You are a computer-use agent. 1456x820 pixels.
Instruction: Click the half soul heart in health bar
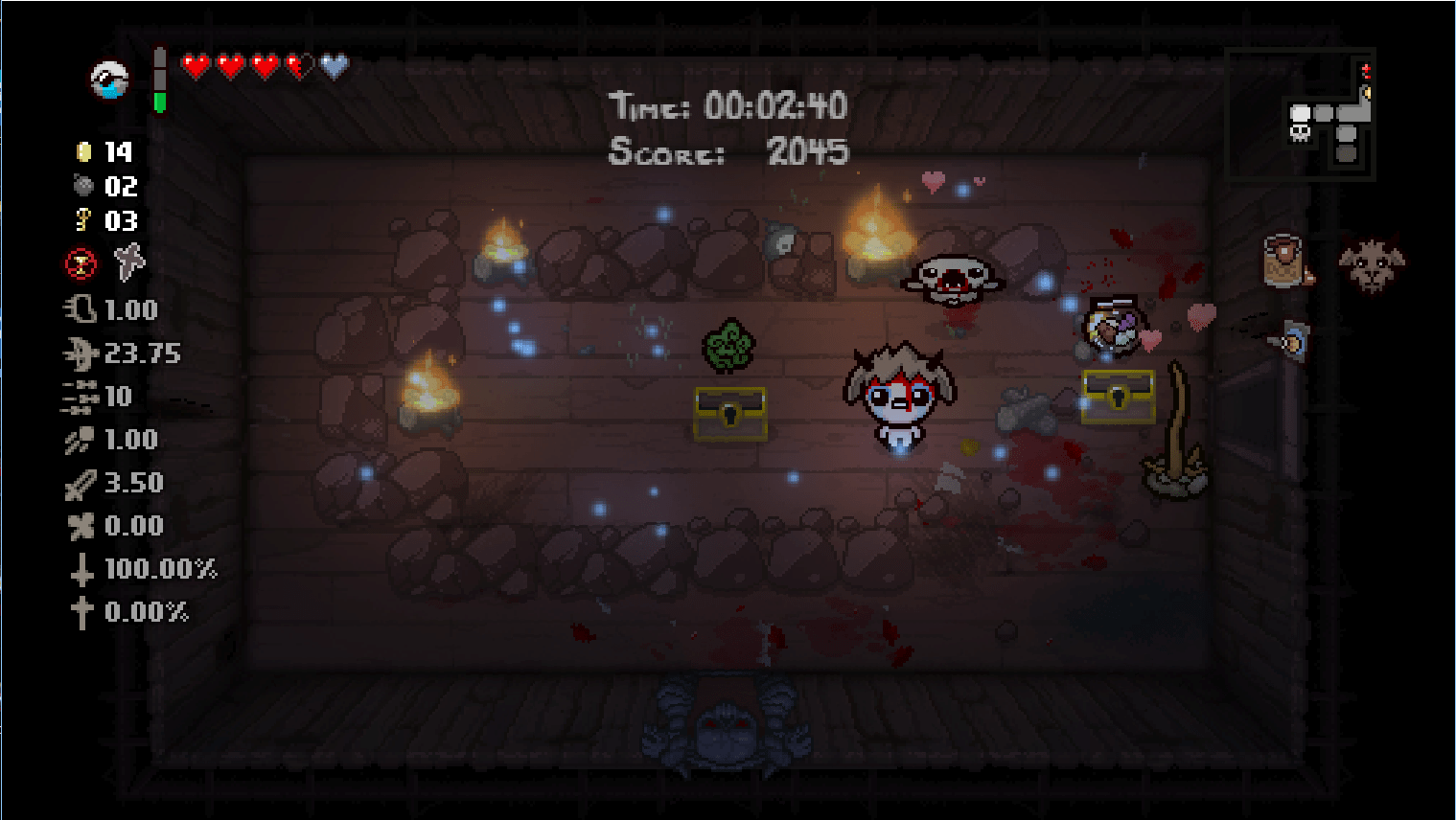click(x=333, y=67)
